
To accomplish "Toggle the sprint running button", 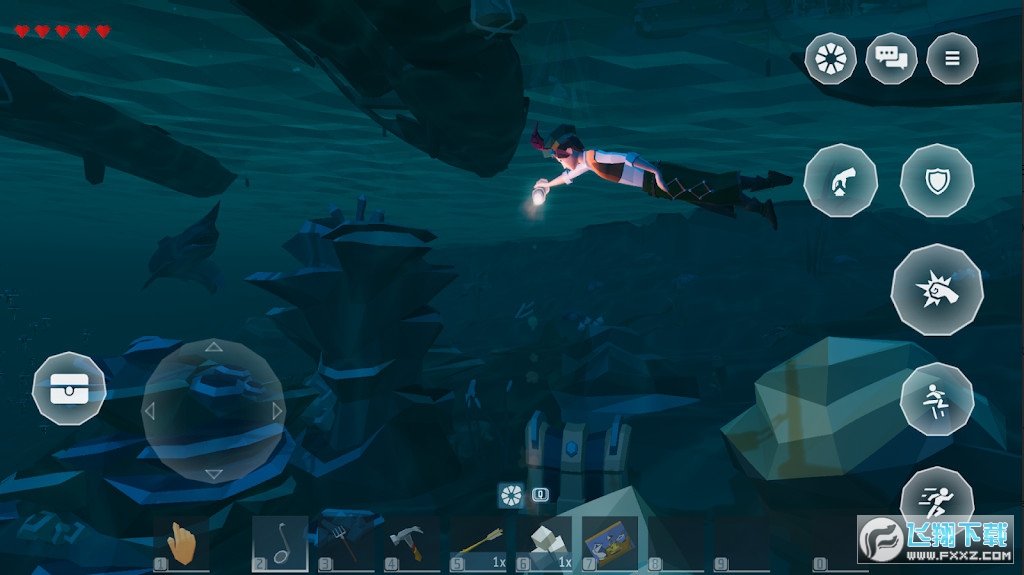I will (x=937, y=500).
